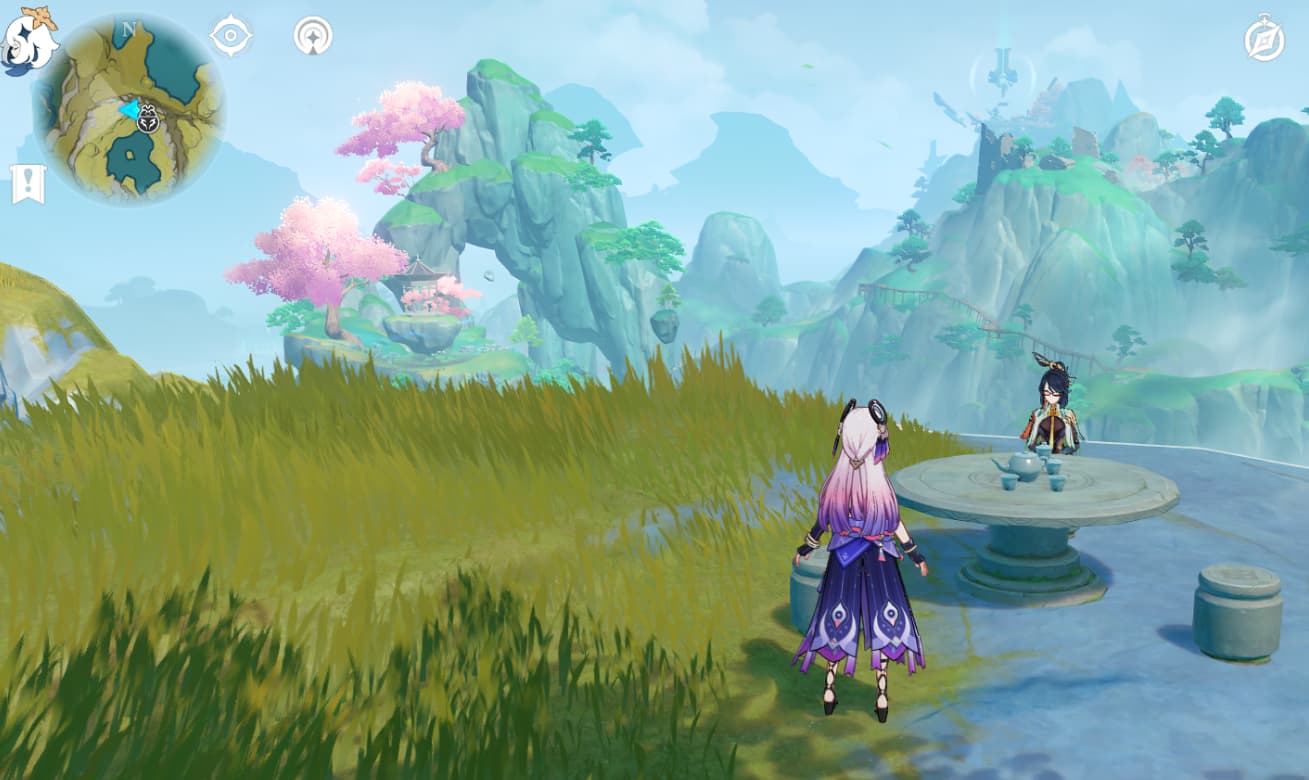
Task: Open the quest log banner icon
Action: pyautogui.click(x=28, y=184)
